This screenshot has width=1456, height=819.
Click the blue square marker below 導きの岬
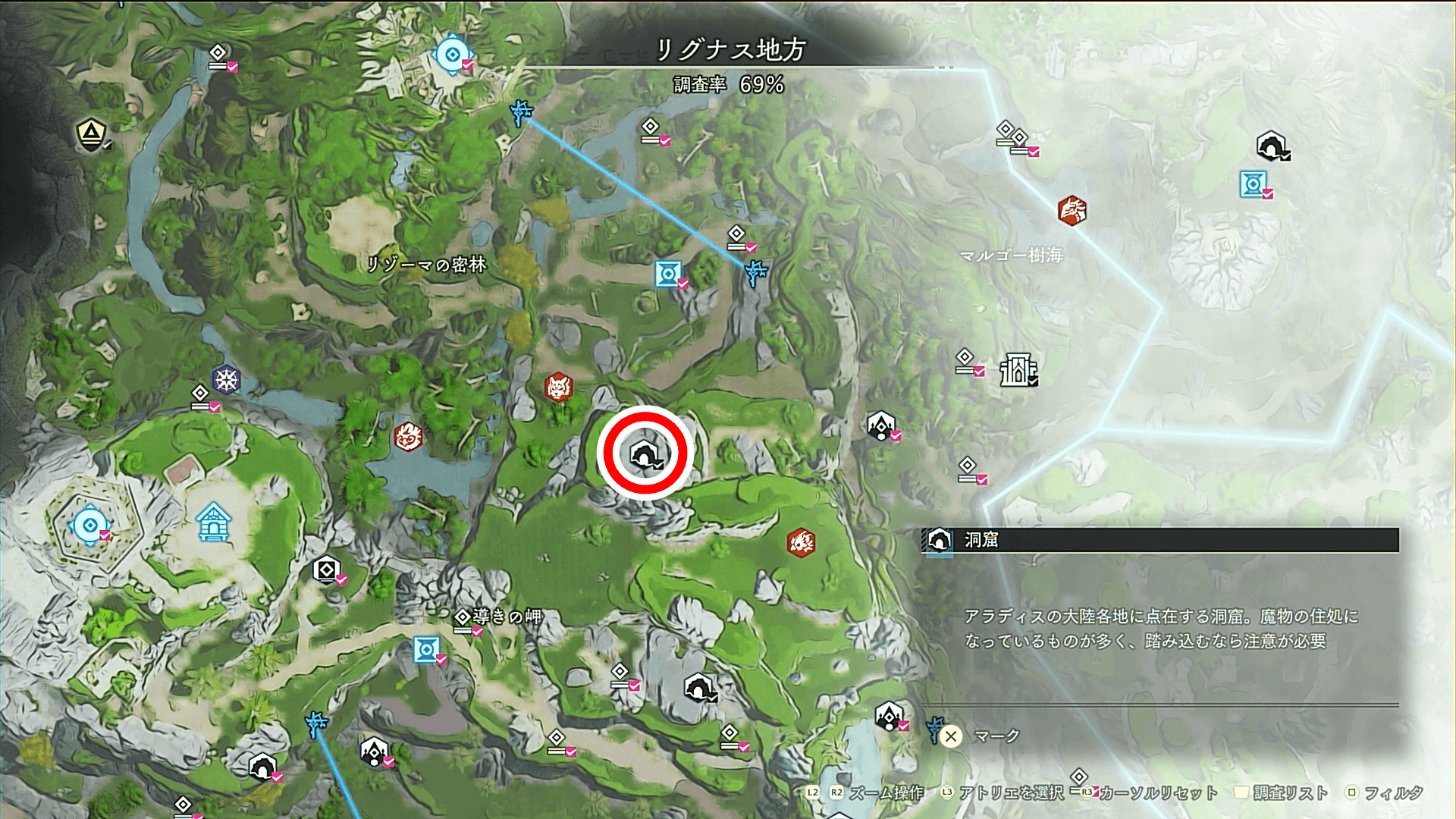click(426, 650)
